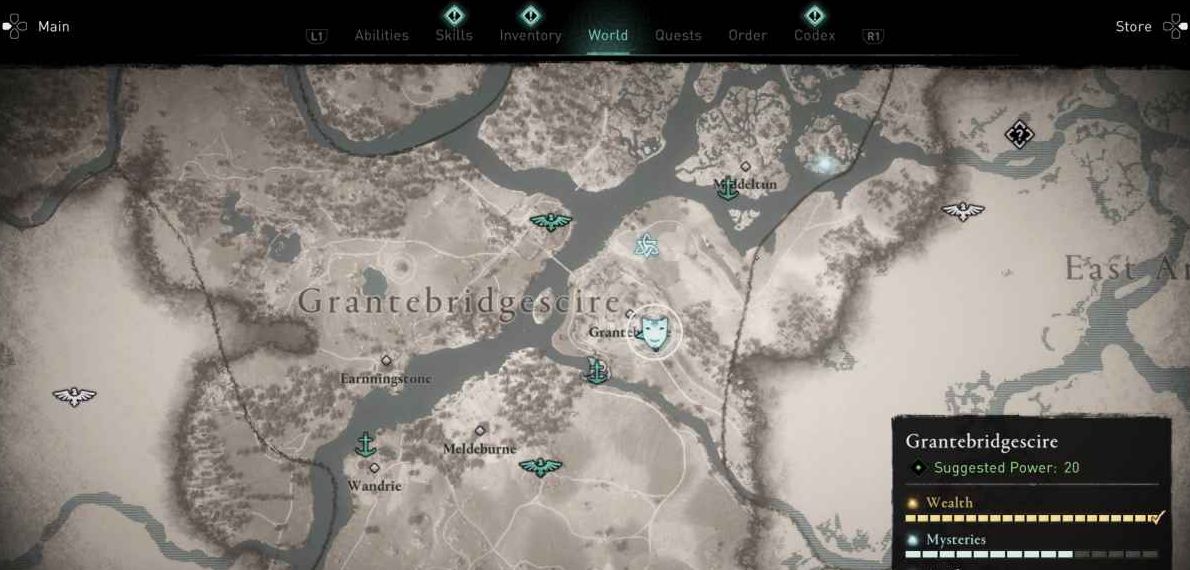Click the blue triangular knot mystery marker

(x=646, y=245)
